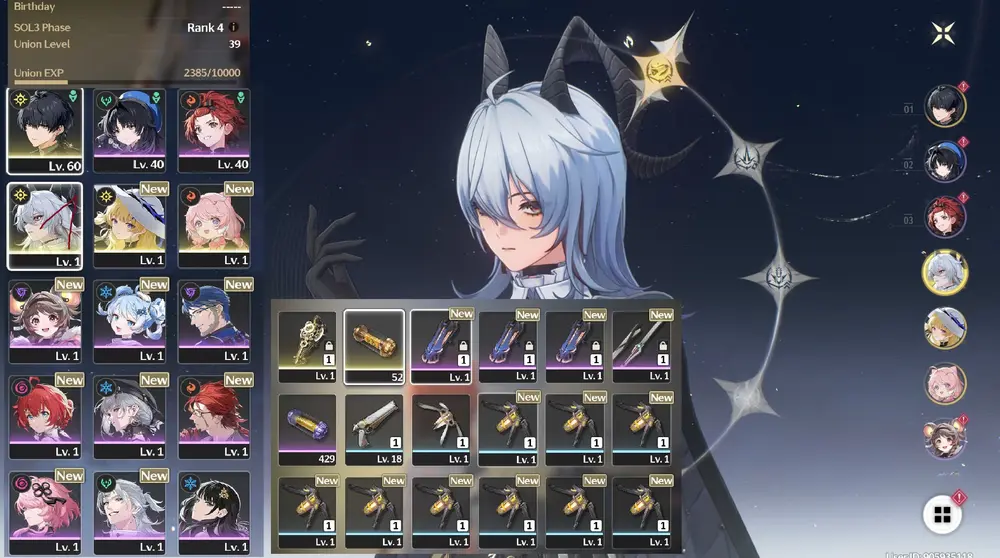Switch to team slot 01 black-haired portrait
This screenshot has height=558, width=1000.
(x=944, y=106)
